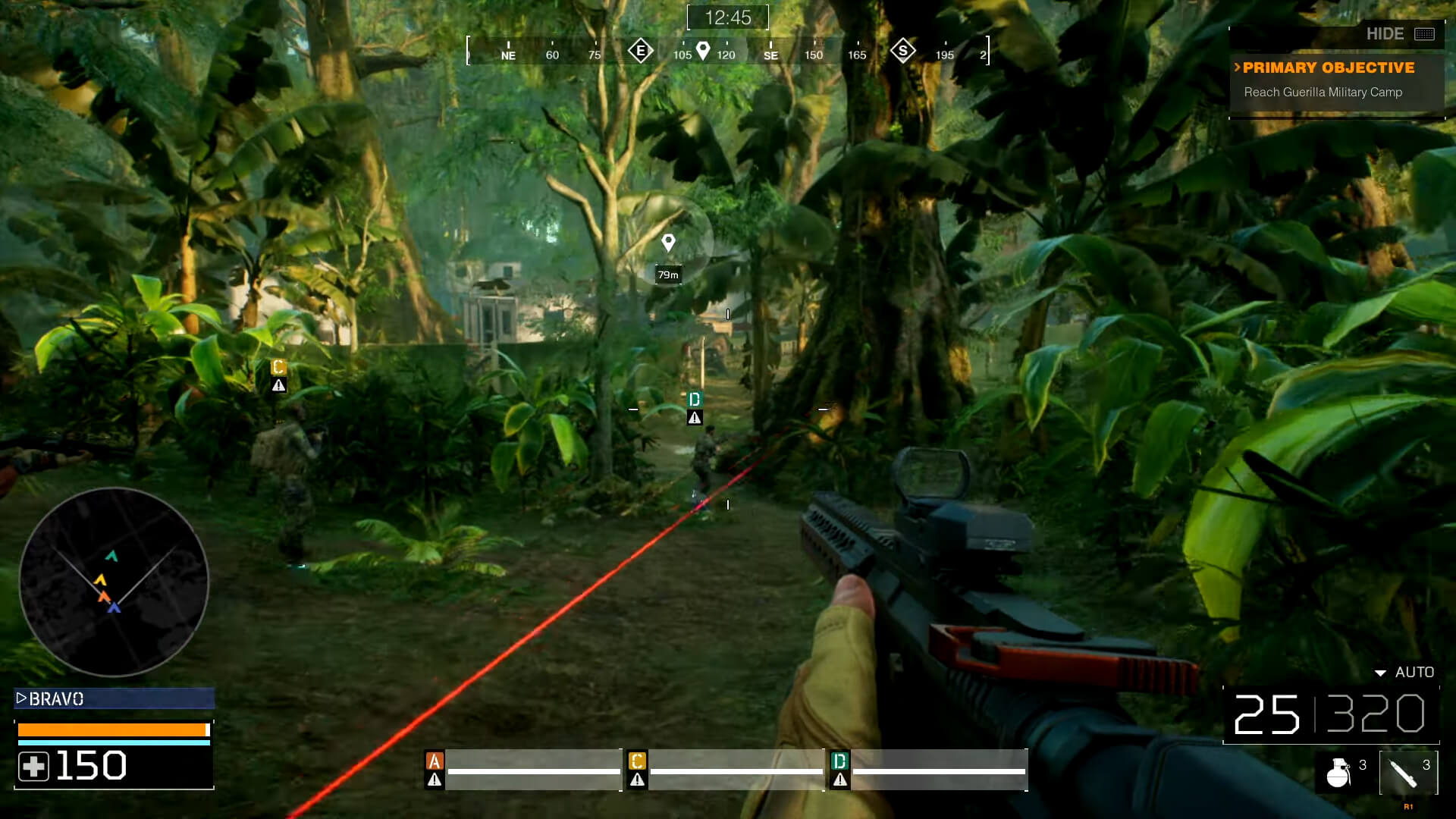Click the S diamond marker on the compass
The width and height of the screenshot is (1456, 819).
pos(902,50)
